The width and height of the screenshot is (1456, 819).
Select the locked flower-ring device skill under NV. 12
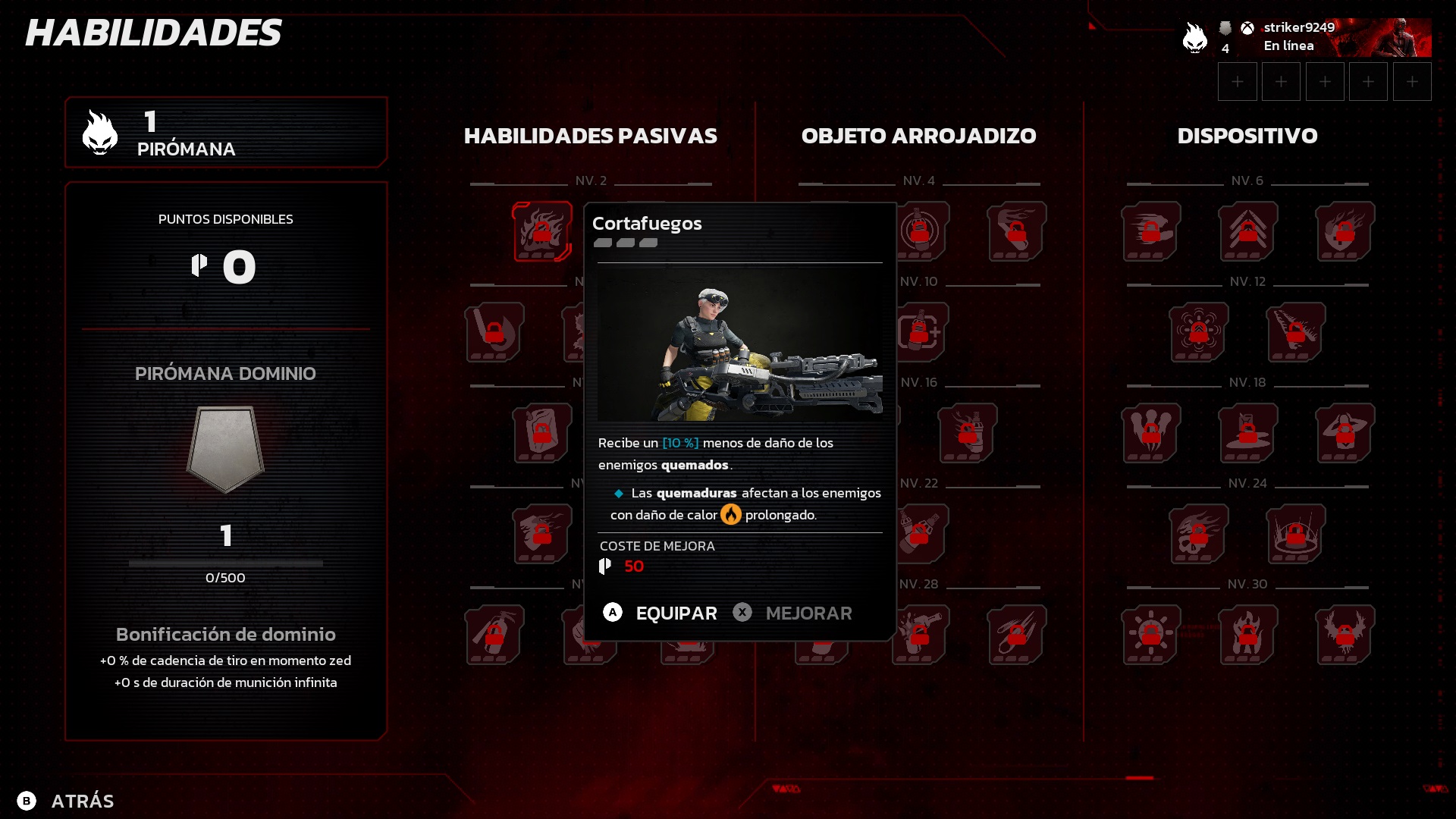1199,332
